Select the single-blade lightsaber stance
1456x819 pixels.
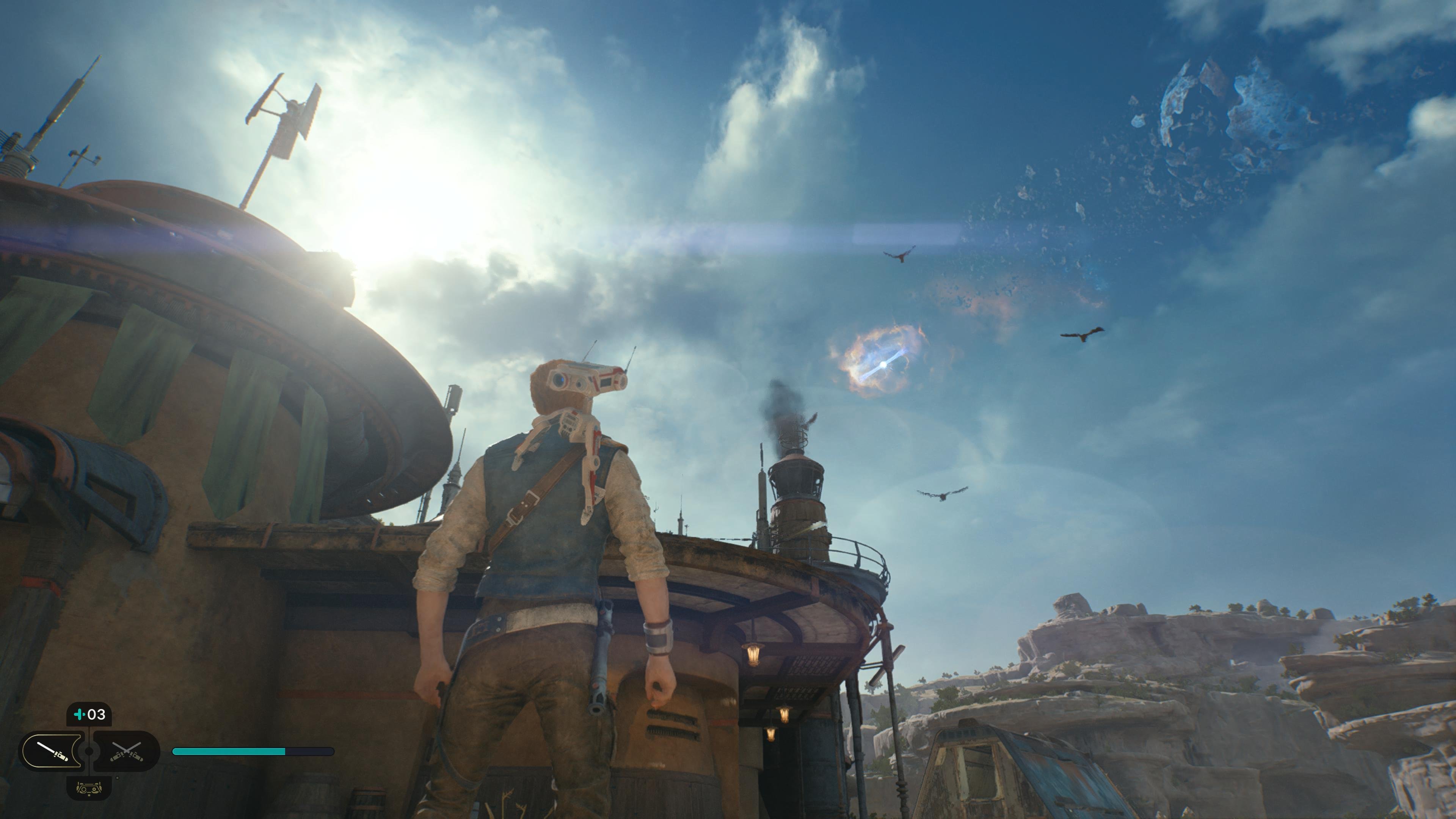point(52,751)
